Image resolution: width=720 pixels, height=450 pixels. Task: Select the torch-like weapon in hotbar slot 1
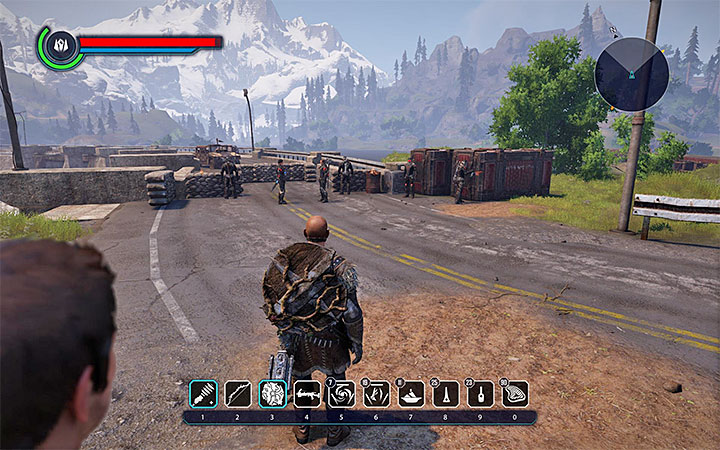[x=202, y=393]
